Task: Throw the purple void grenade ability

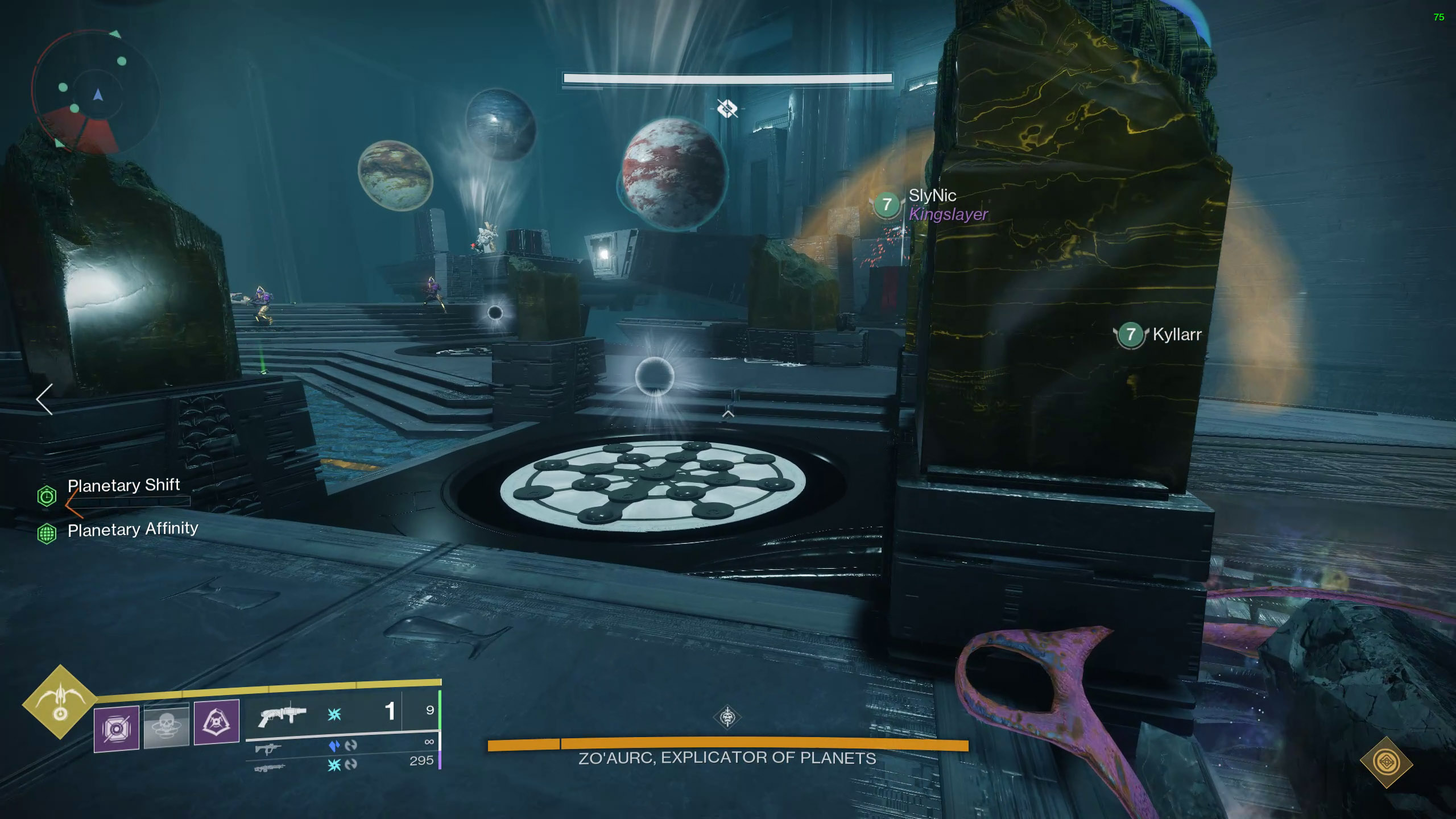Action: 117,728
